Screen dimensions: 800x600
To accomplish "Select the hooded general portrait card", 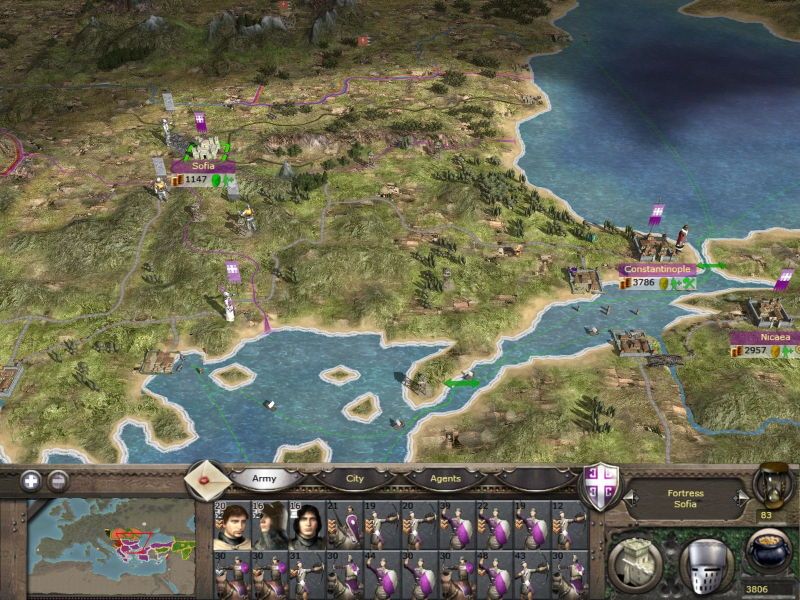I will pyautogui.click(x=271, y=524).
